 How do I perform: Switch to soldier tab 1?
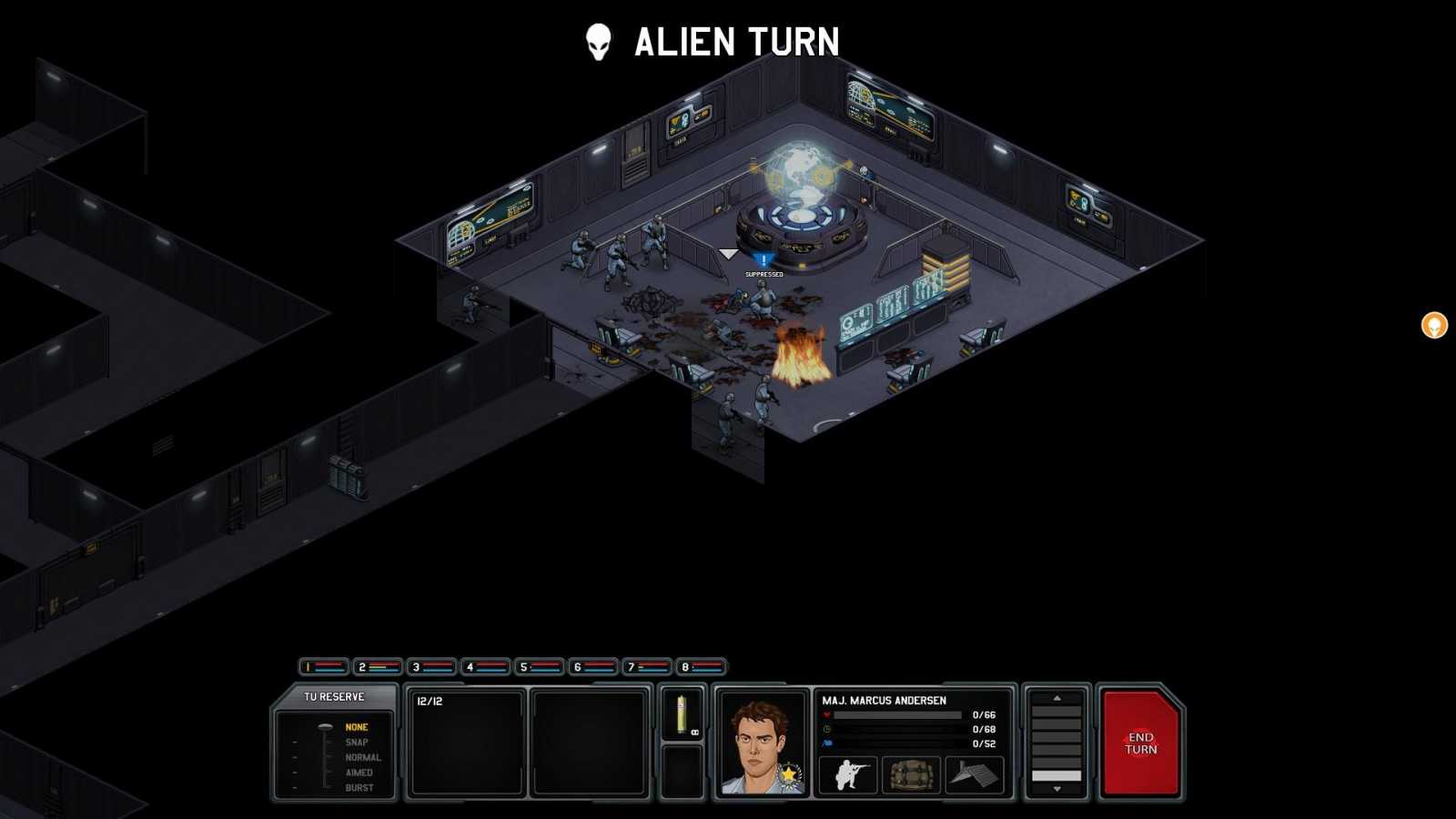point(323,665)
